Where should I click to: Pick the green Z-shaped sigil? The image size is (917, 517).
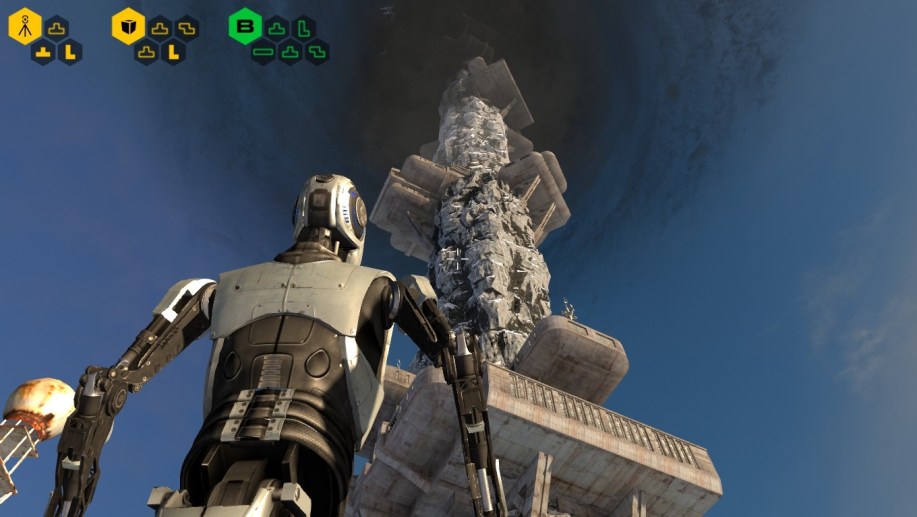point(316,52)
